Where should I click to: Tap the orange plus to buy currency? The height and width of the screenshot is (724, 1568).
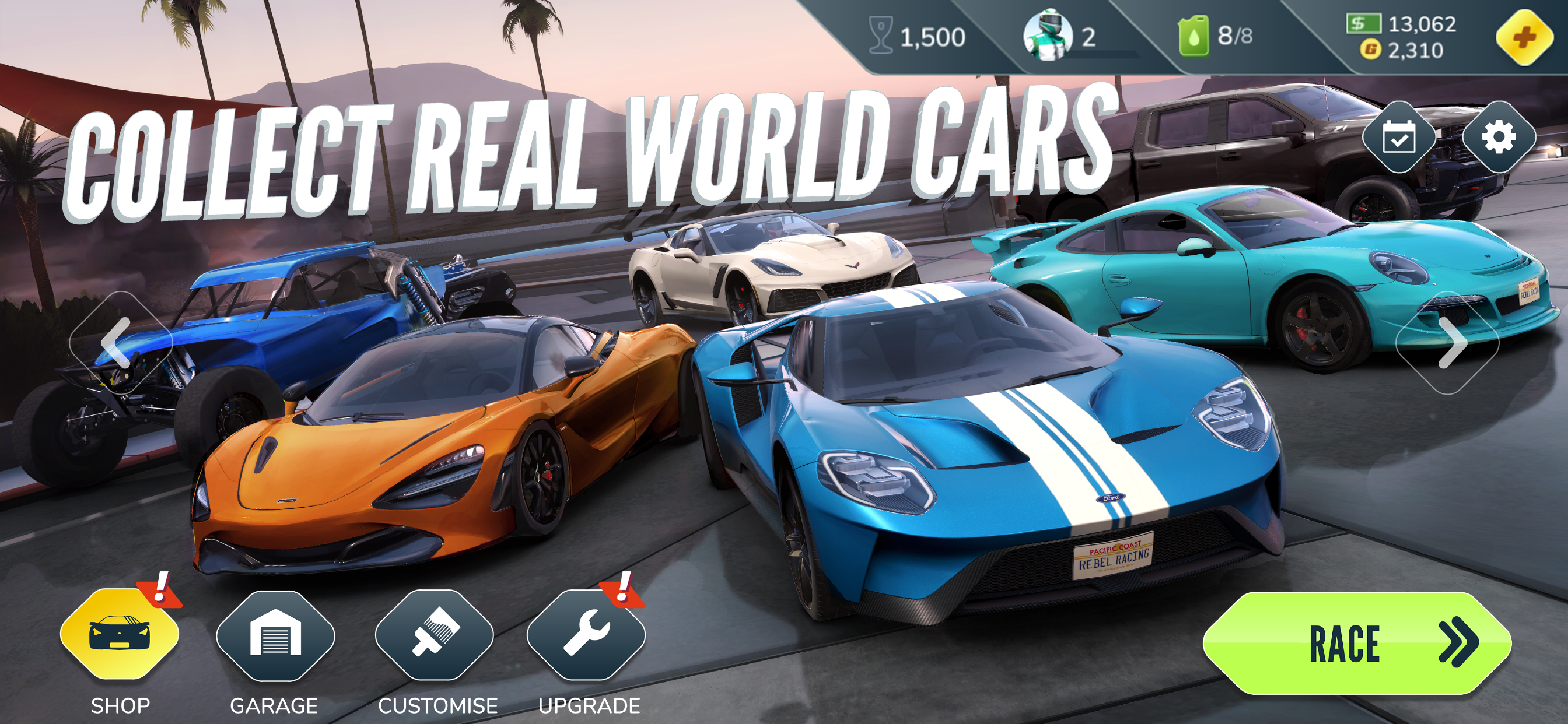coord(1525,37)
